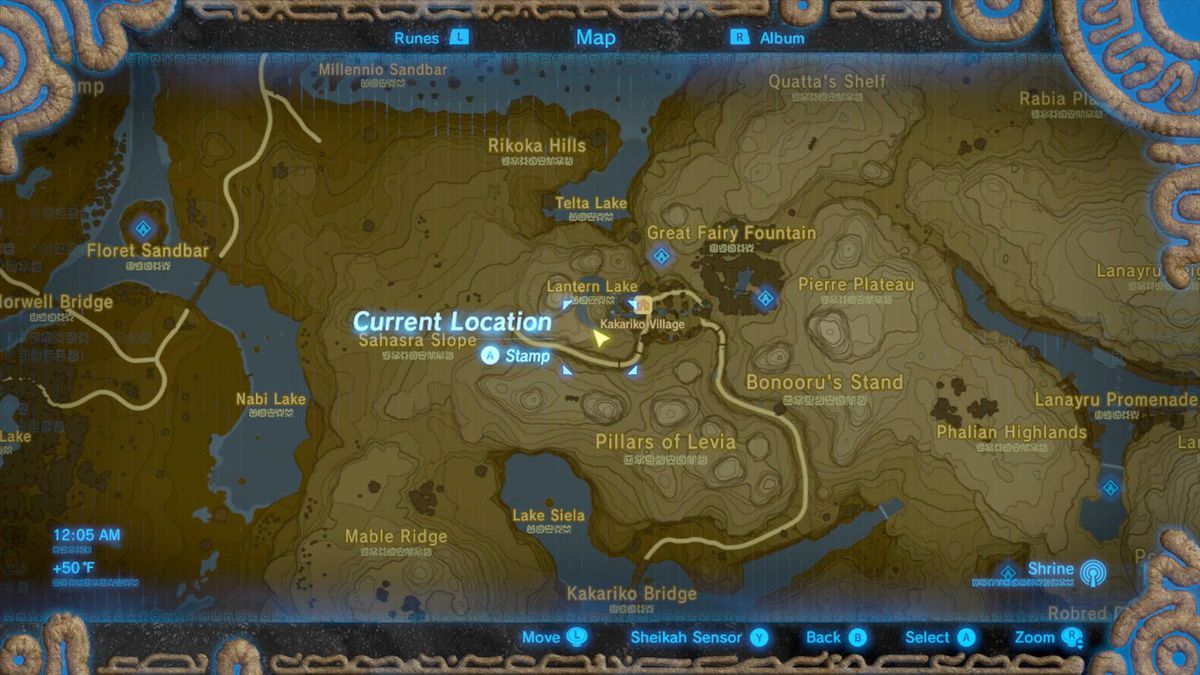The width and height of the screenshot is (1200, 675).
Task: Pick the shrine marker under Great Fairy Fountain
Action: pos(660,257)
